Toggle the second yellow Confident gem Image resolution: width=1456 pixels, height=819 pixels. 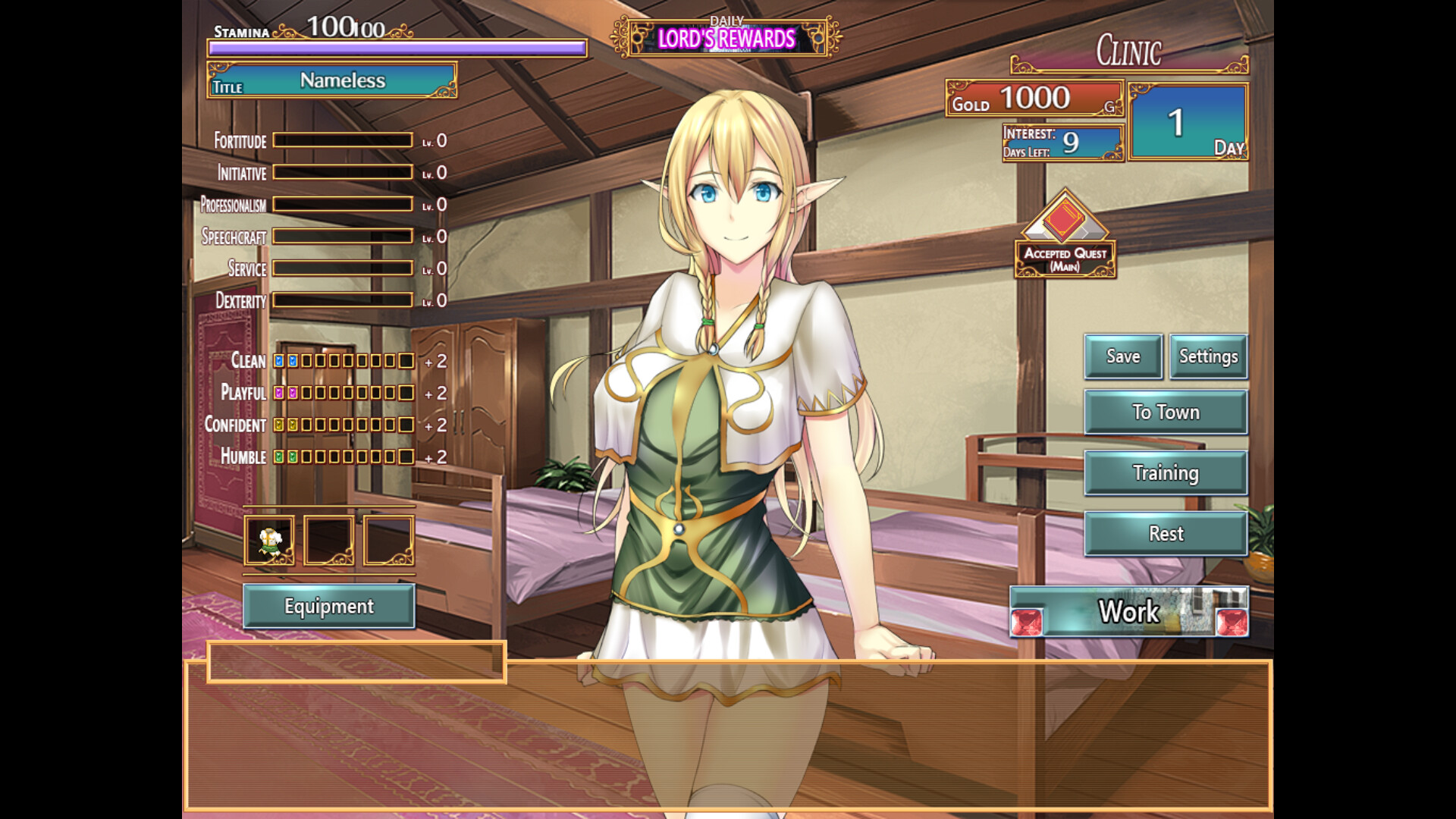pyautogui.click(x=292, y=425)
